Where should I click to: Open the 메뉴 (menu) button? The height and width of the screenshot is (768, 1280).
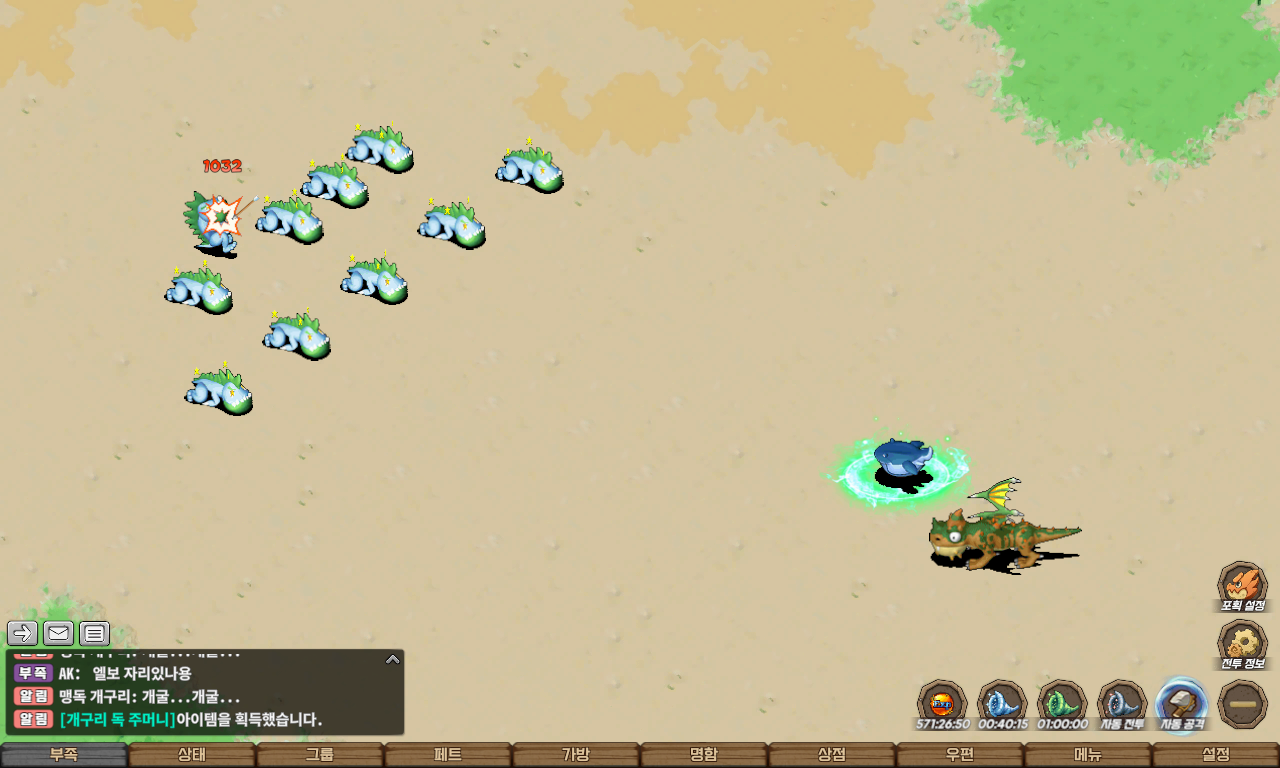pos(1088,755)
